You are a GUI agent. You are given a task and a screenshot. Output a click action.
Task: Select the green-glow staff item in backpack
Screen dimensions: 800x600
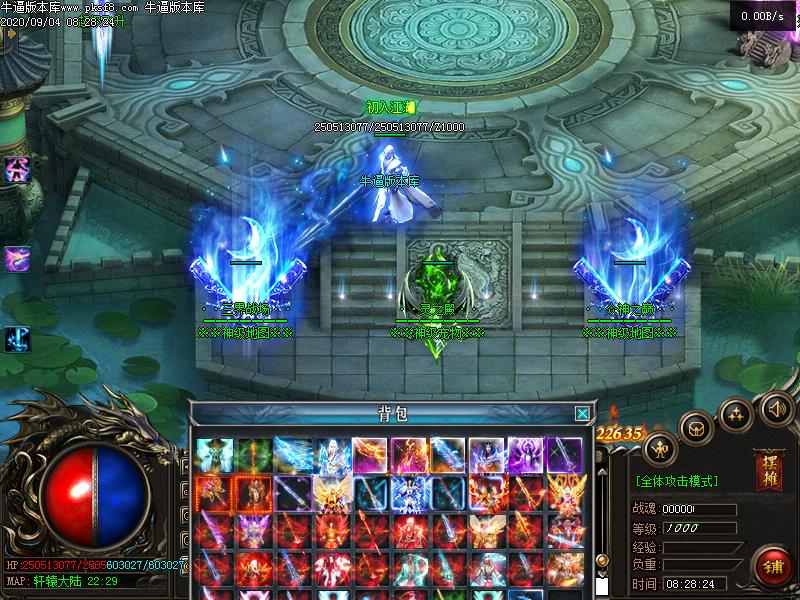(x=254, y=455)
